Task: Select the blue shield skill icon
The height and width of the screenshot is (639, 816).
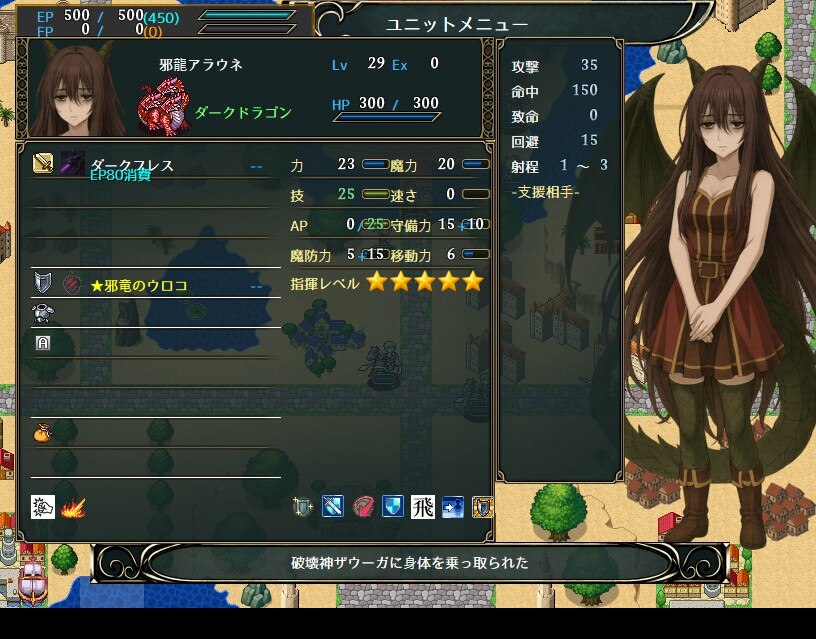Action: [393, 507]
